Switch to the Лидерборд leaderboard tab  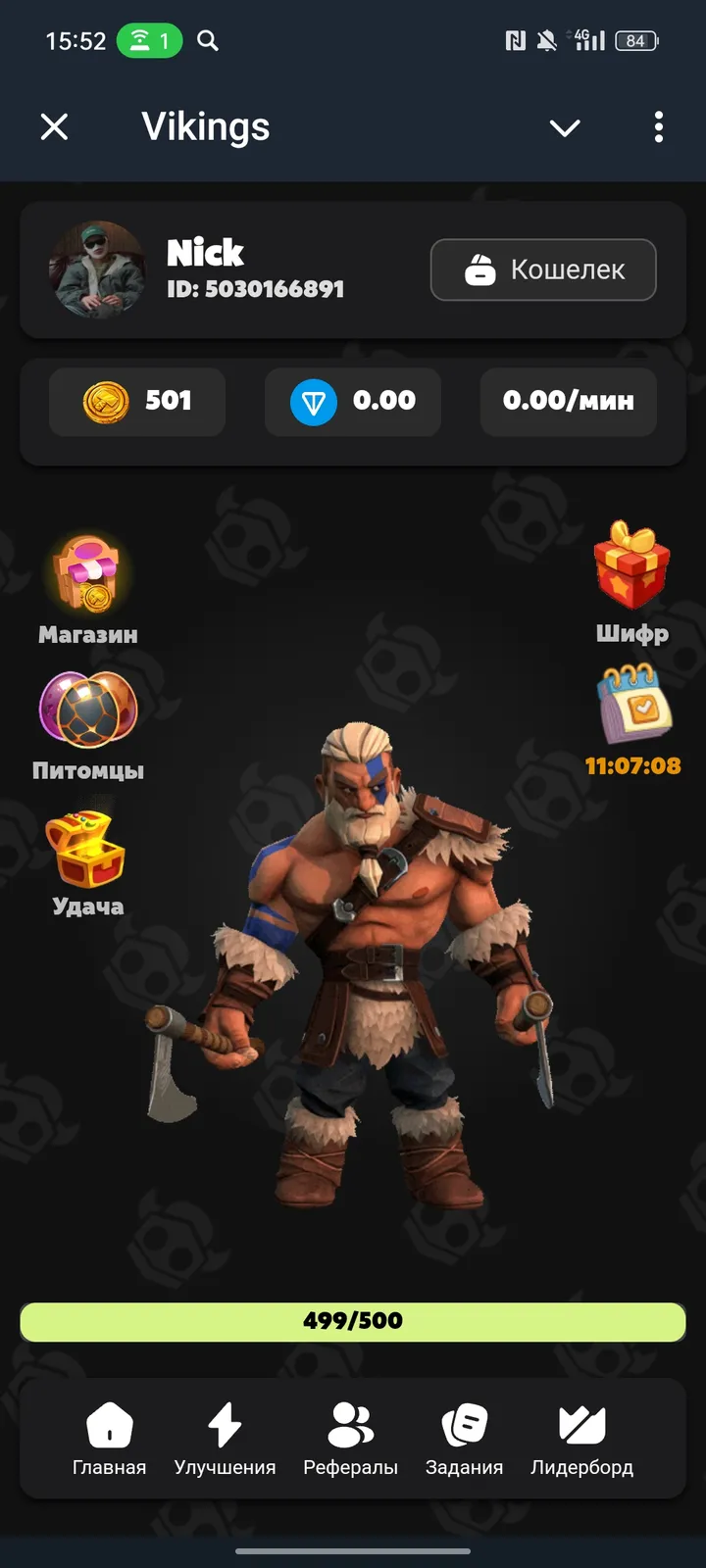tap(581, 1438)
